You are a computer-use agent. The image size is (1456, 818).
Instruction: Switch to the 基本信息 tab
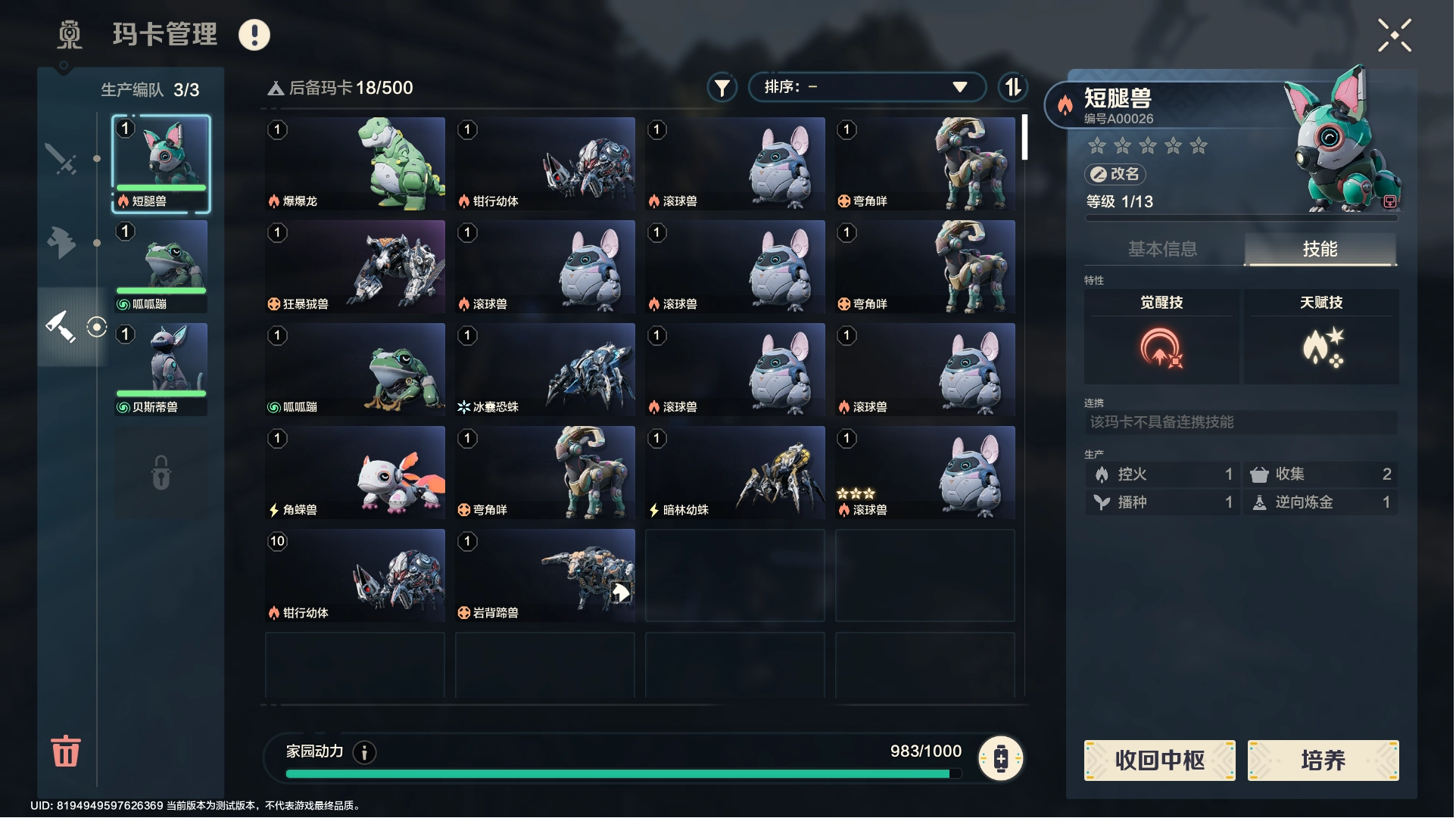[x=1162, y=249]
